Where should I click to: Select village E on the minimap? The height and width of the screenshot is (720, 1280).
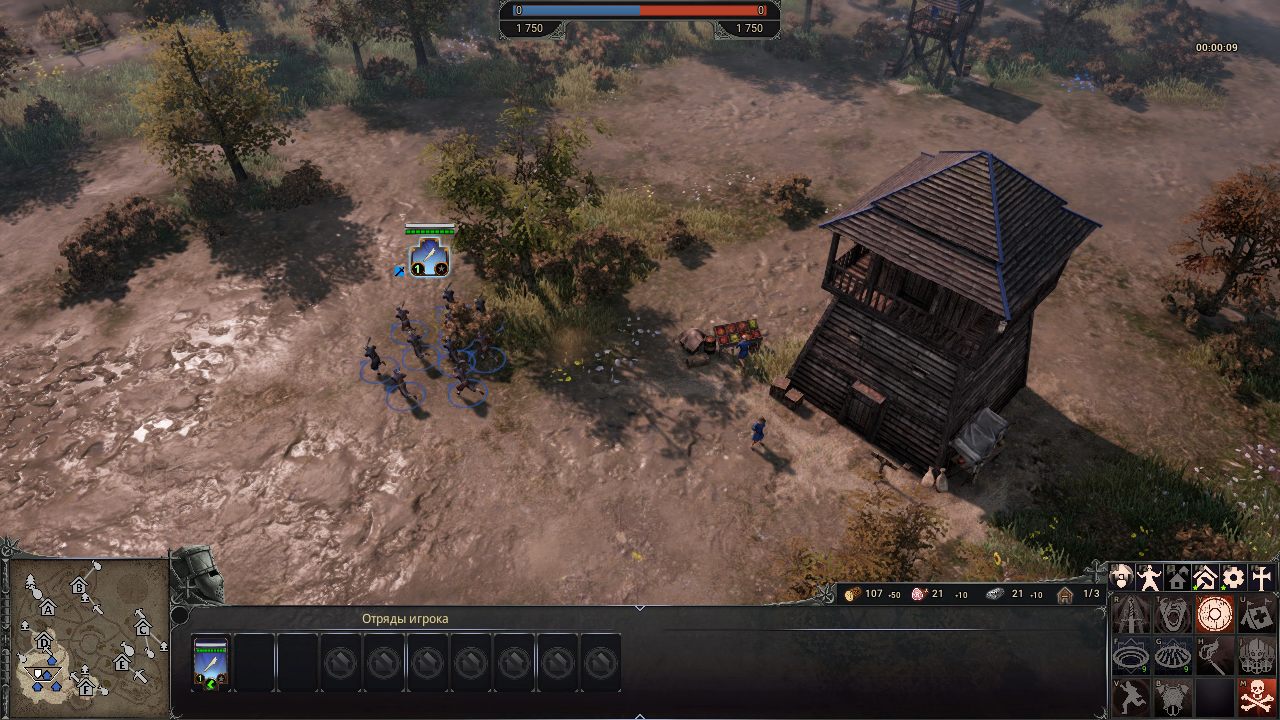pos(122,663)
